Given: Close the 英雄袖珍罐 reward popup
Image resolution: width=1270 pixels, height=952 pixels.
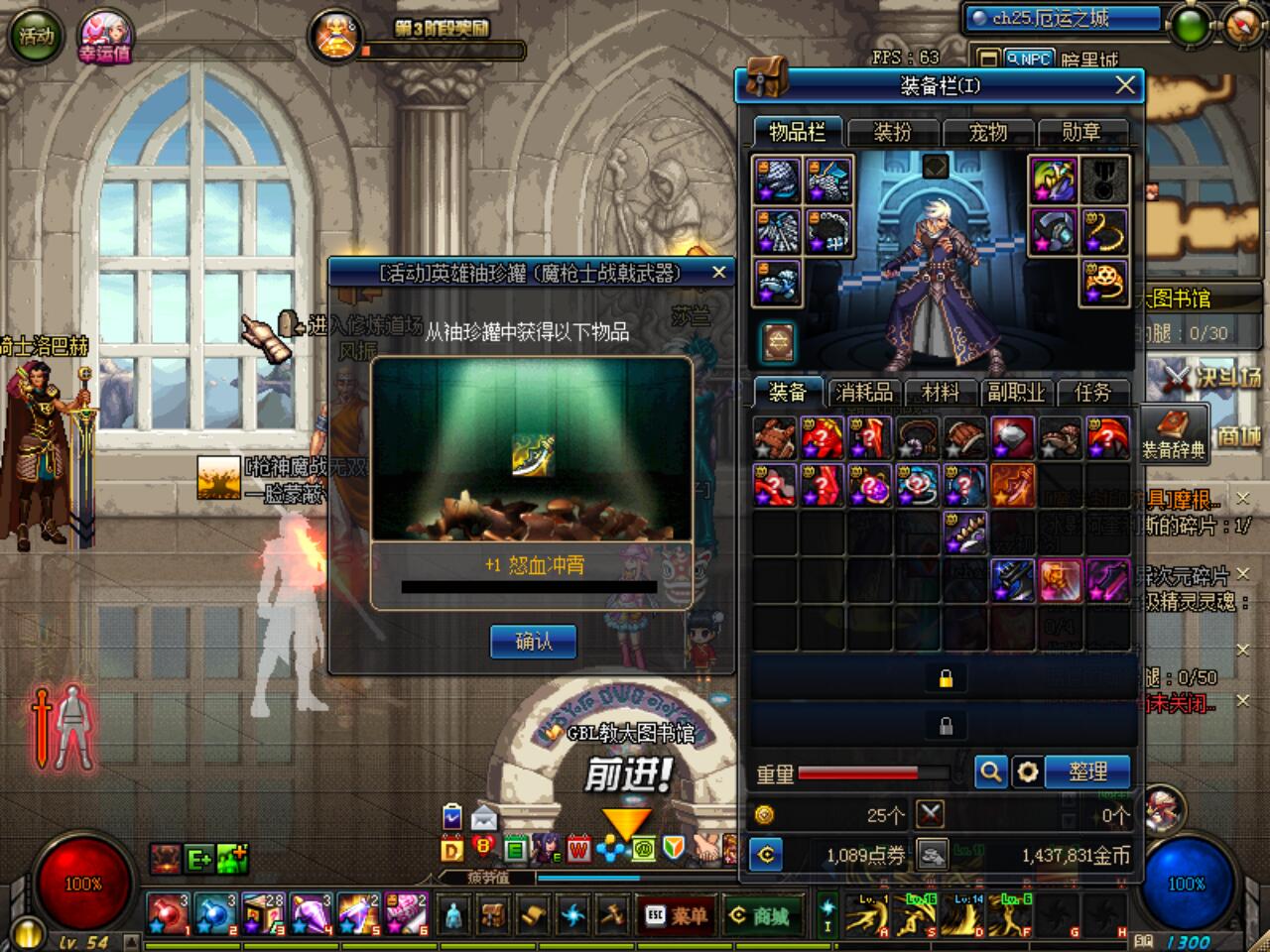Looking at the screenshot, I should [719, 272].
